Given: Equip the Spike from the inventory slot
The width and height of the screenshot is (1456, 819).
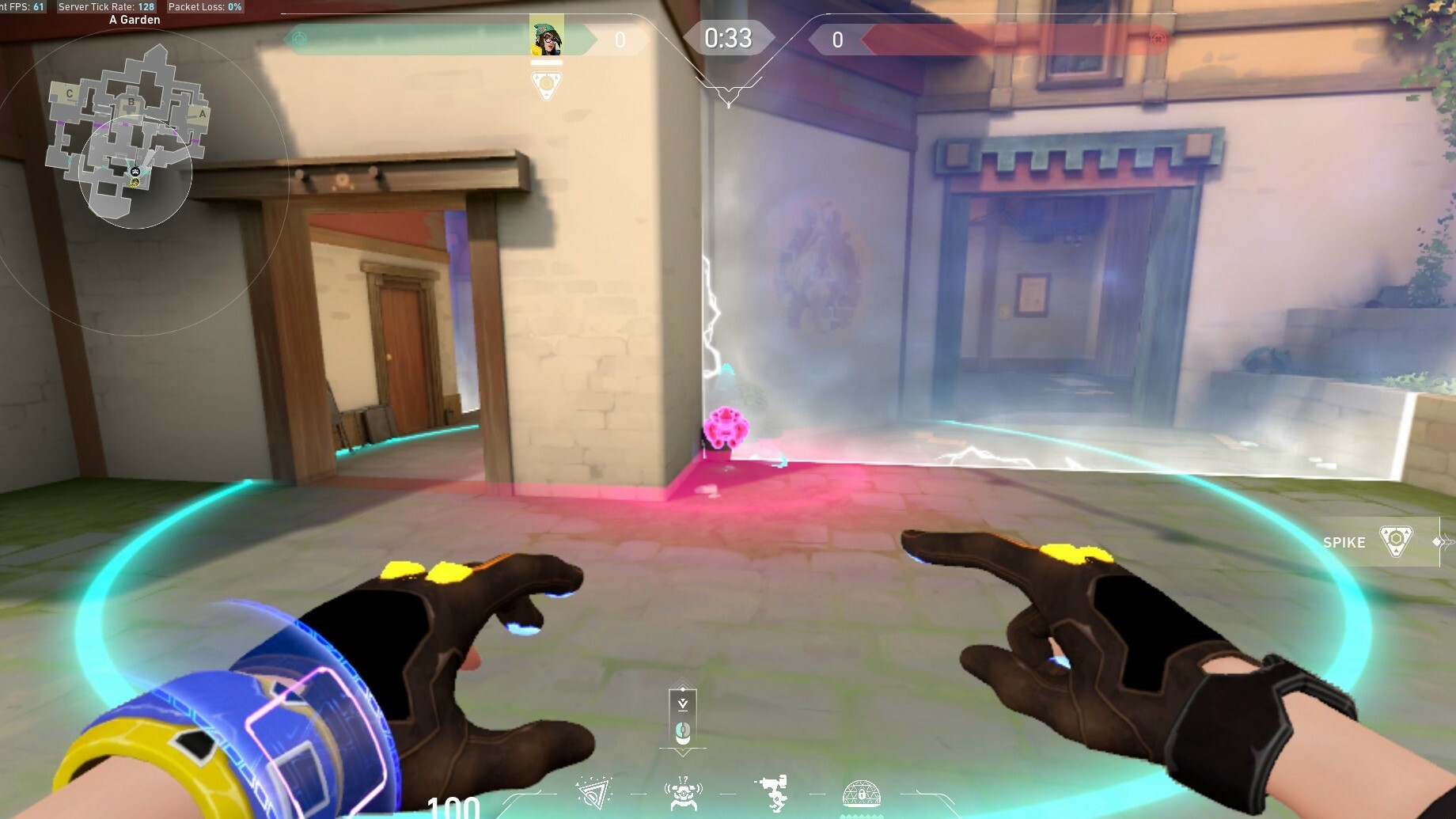Looking at the screenshot, I should click(1396, 542).
